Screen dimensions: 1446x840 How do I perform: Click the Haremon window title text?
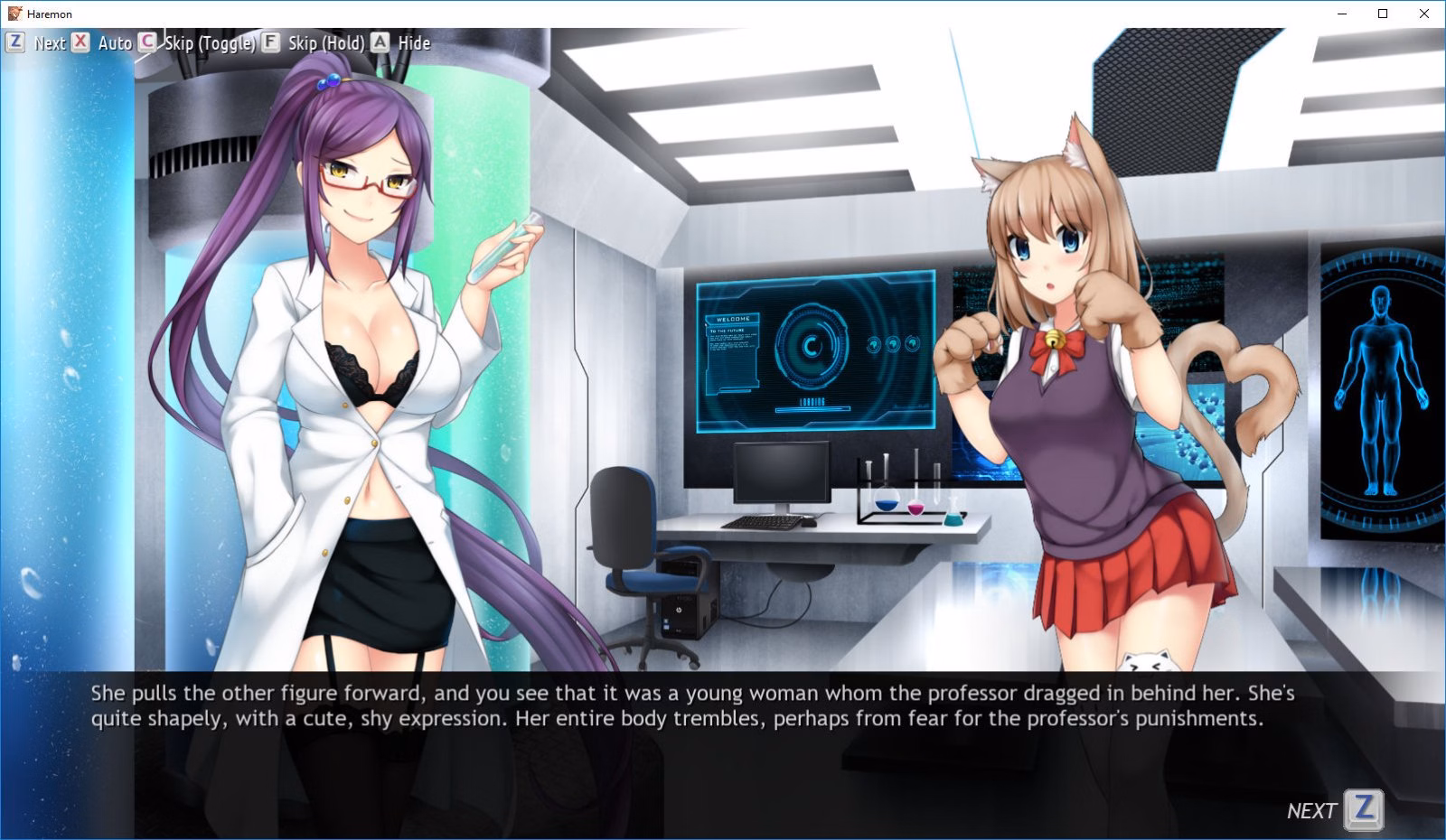(x=52, y=14)
